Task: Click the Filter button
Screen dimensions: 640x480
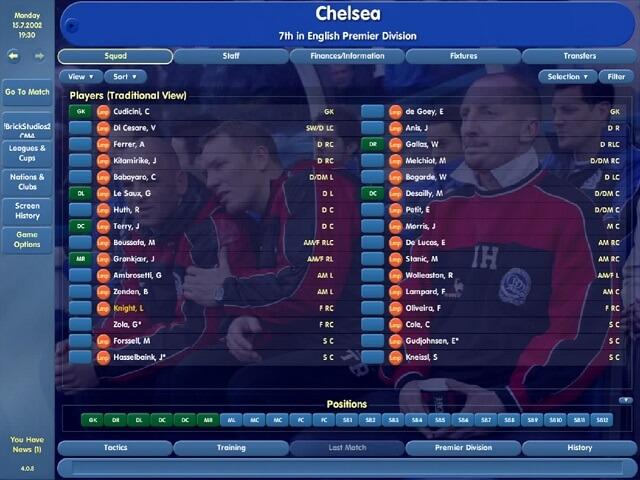Action: pos(618,76)
